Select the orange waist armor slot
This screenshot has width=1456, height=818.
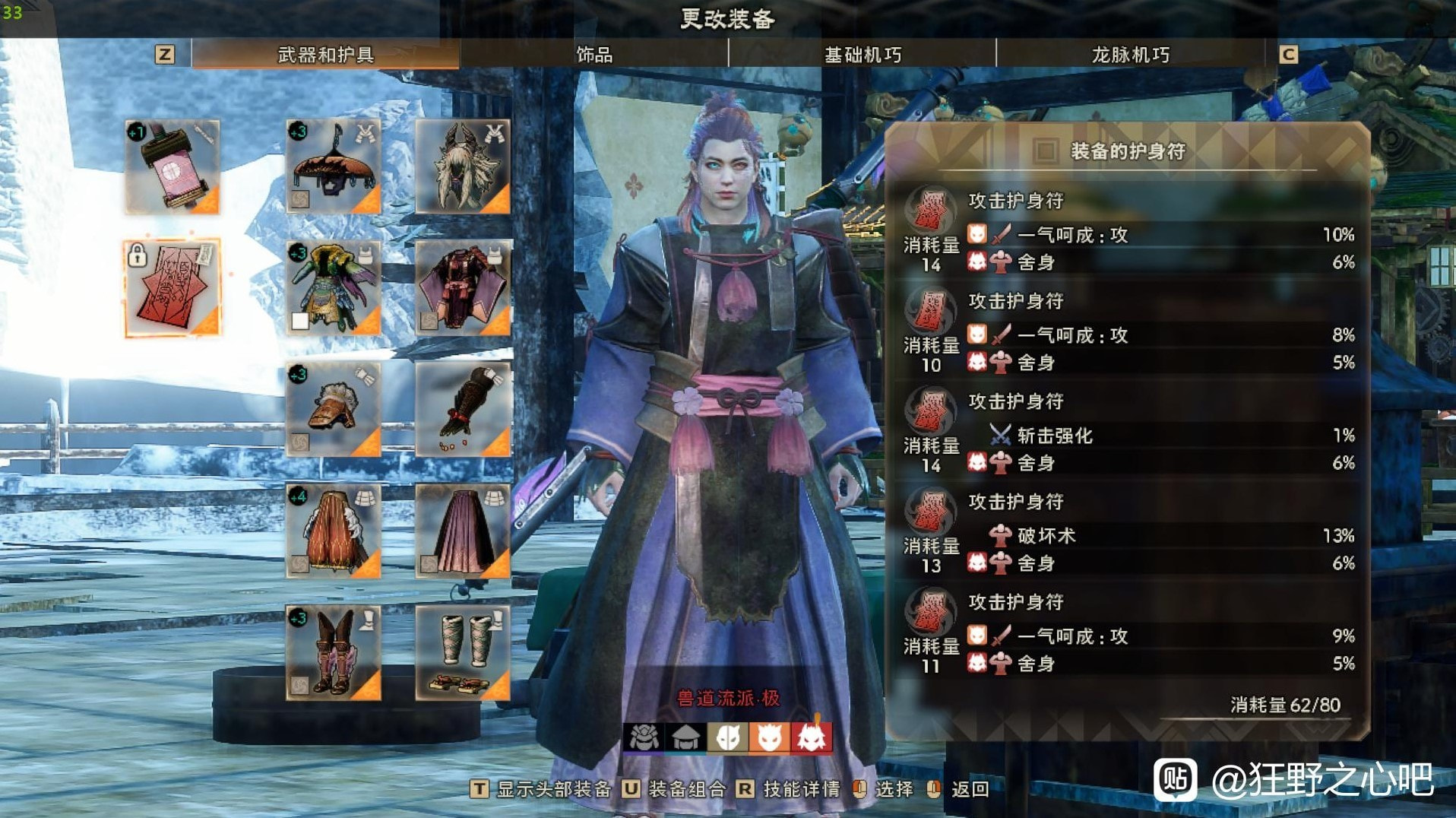[x=334, y=531]
